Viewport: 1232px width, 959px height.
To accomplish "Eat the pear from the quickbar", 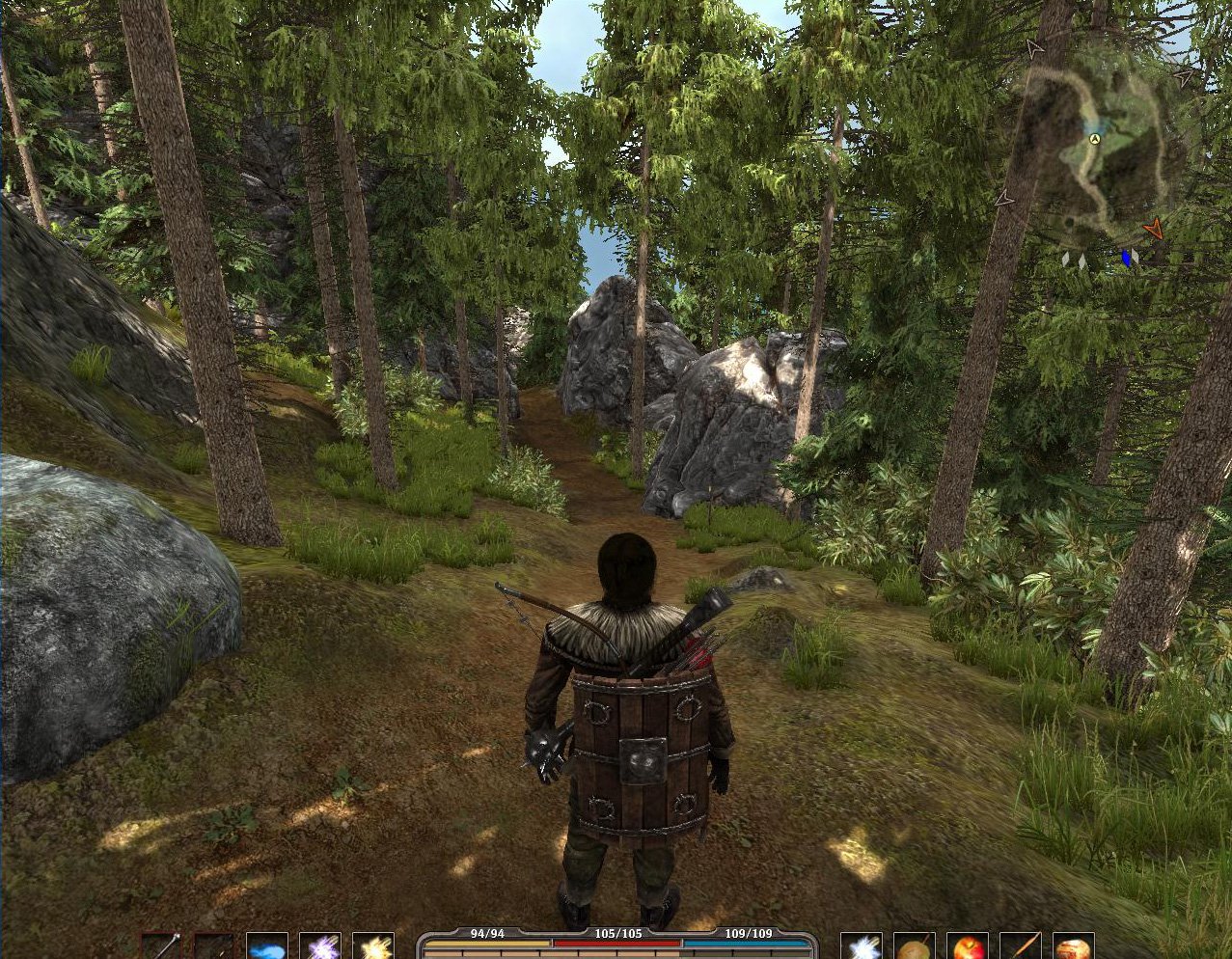I will coord(914,946).
